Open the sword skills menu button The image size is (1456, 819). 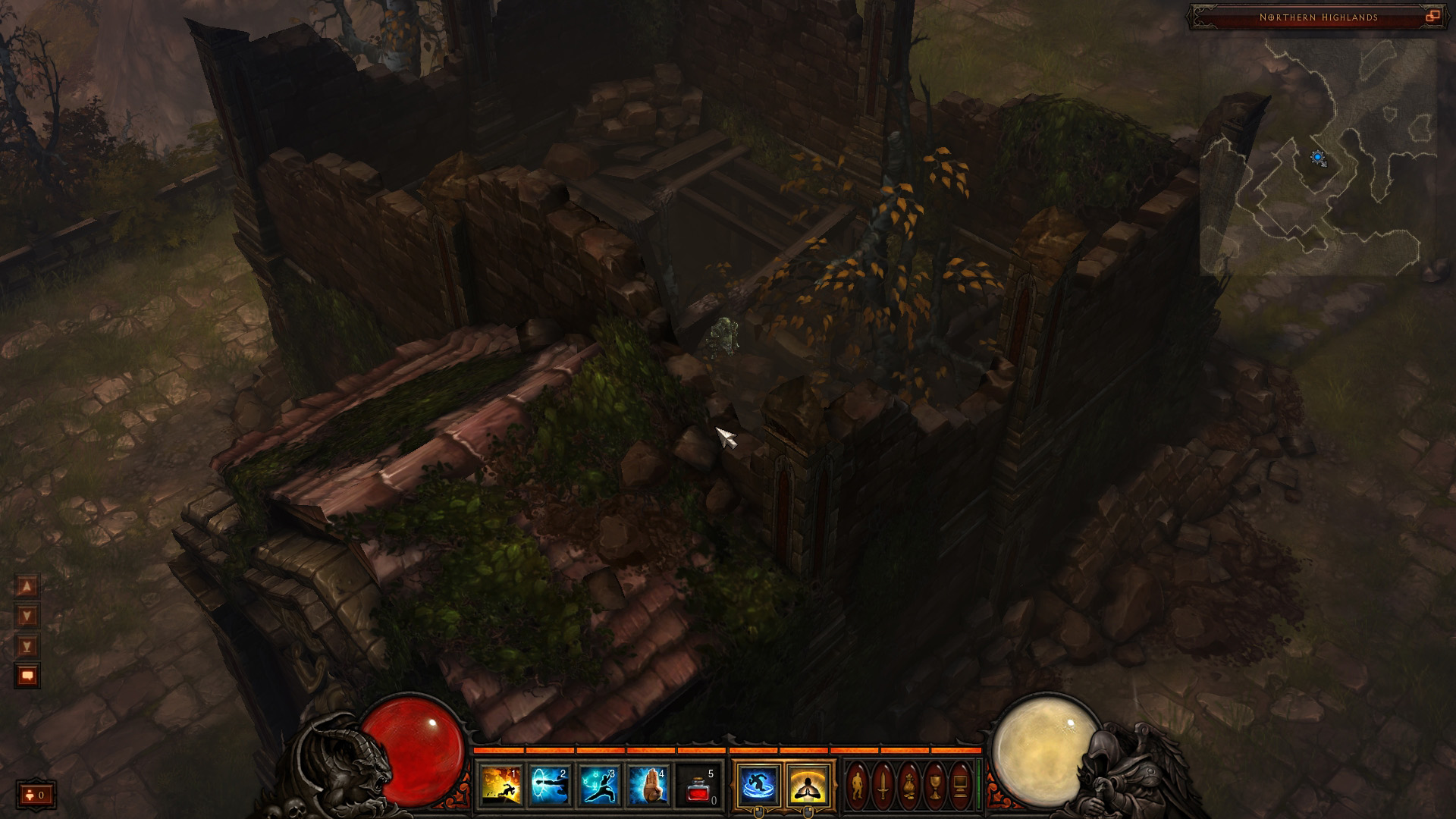pyautogui.click(x=883, y=785)
